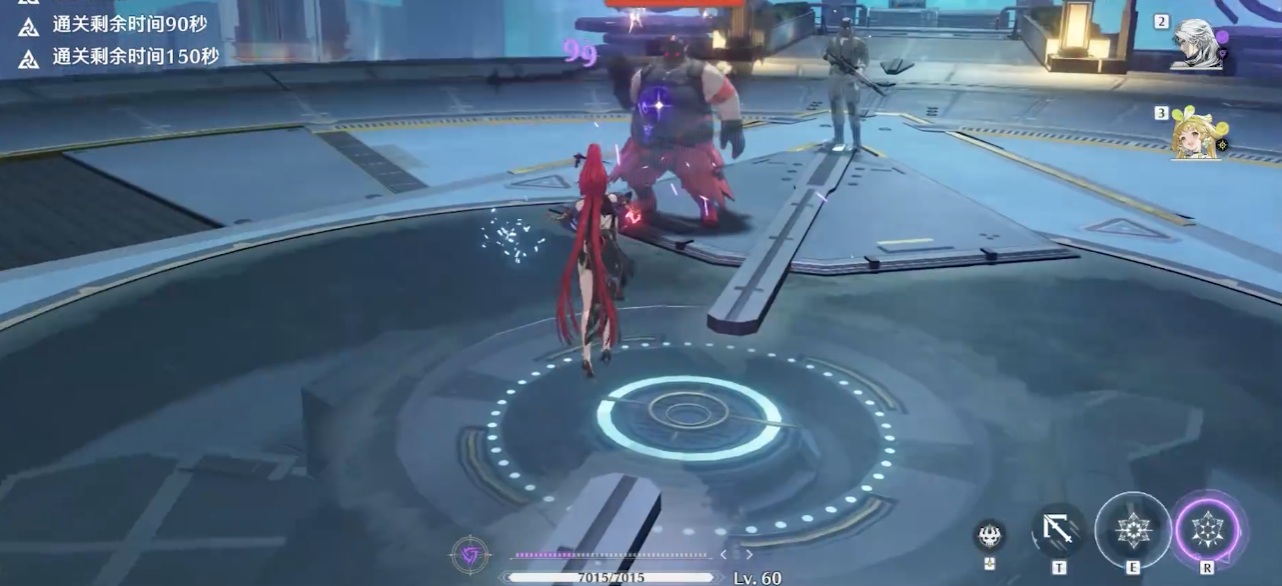Use the six-pointed star skill icon
The height and width of the screenshot is (586, 1282).
1132,529
